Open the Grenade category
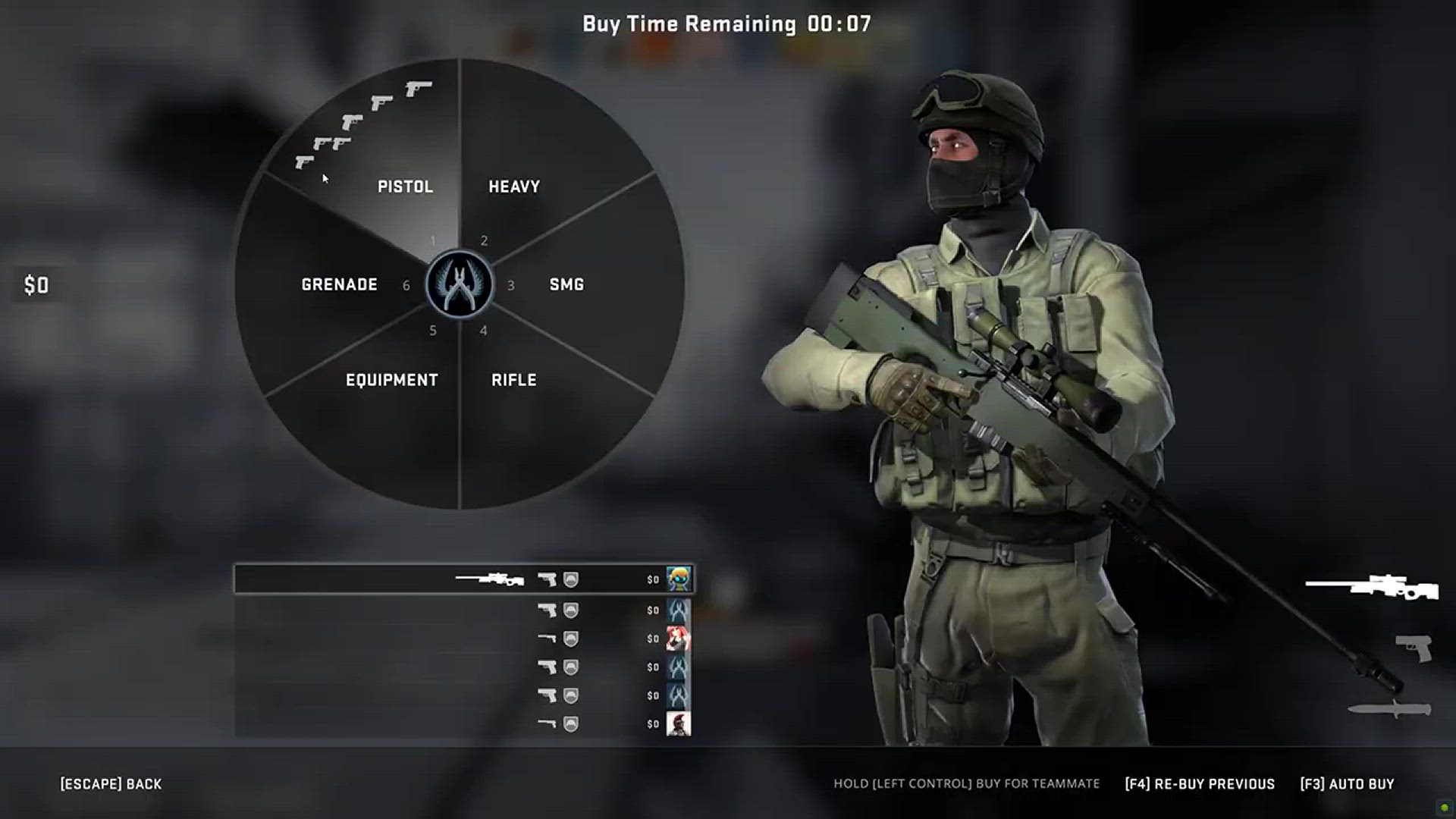The image size is (1456, 819). (x=339, y=284)
